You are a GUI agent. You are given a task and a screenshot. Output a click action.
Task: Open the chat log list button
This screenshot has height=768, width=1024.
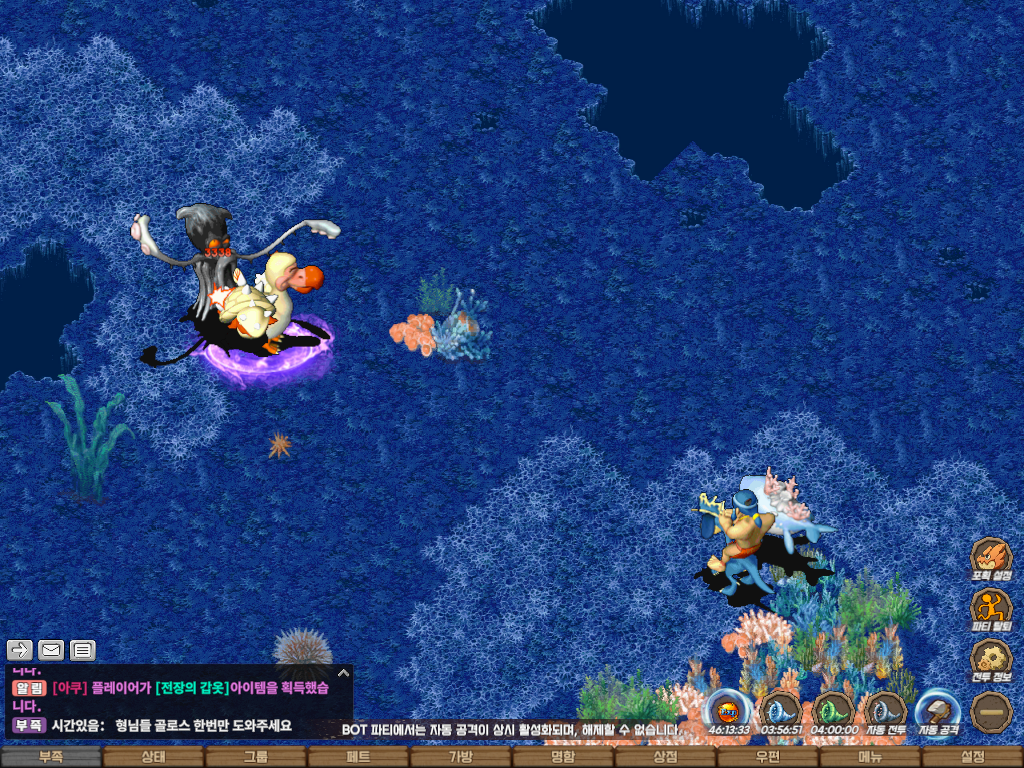tap(83, 650)
